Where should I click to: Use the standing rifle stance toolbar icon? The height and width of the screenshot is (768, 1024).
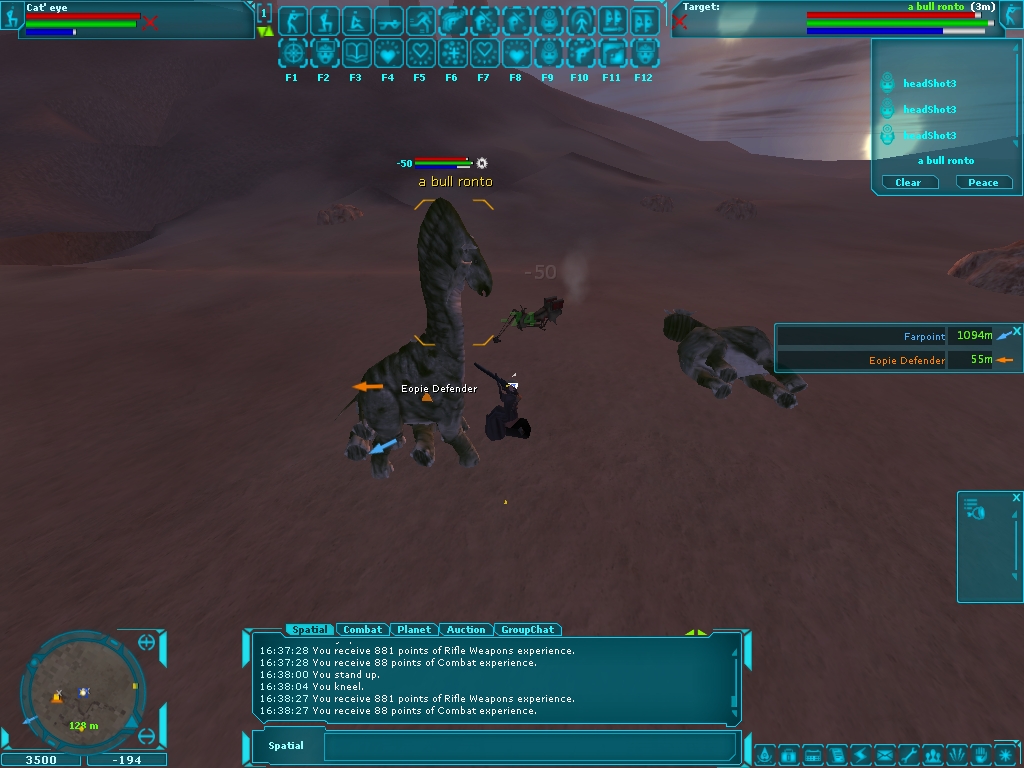coord(292,21)
